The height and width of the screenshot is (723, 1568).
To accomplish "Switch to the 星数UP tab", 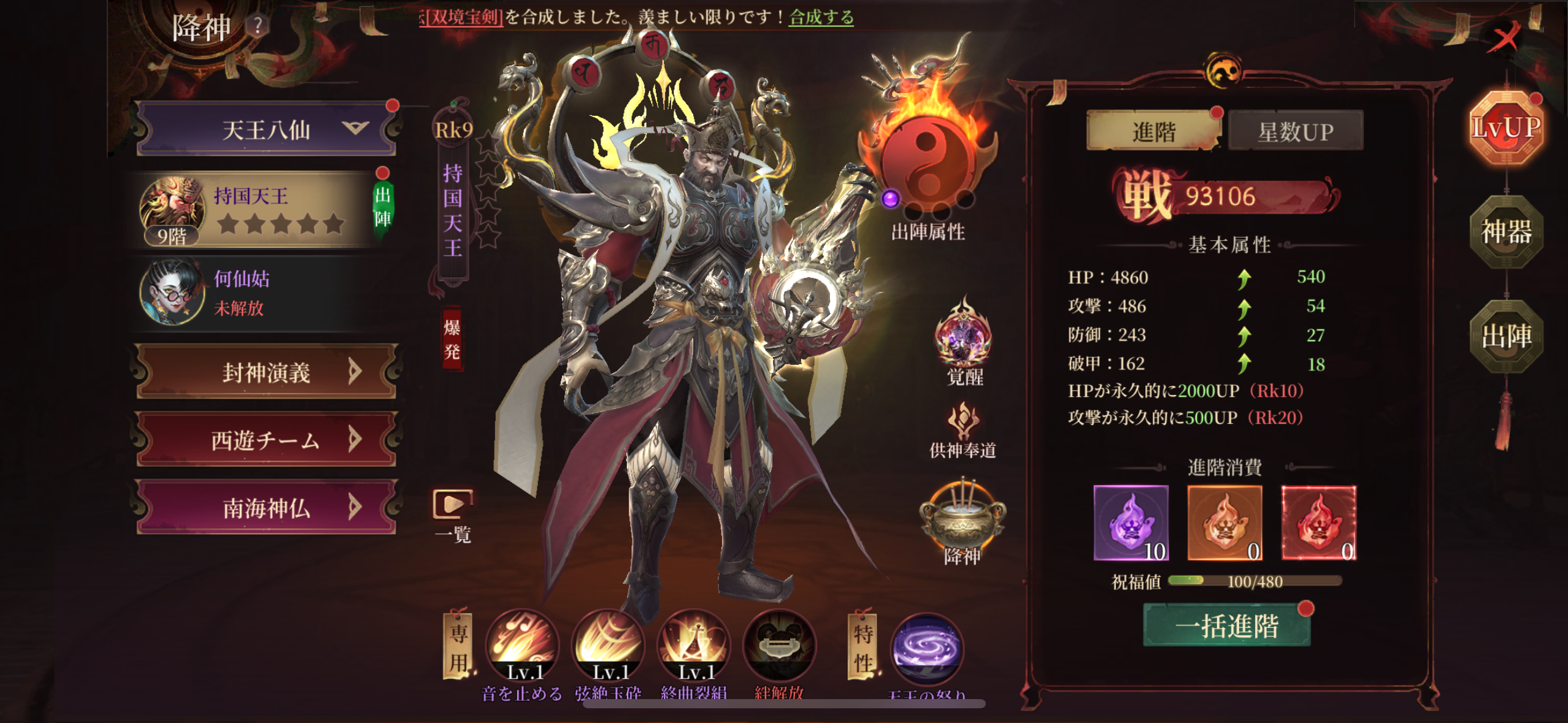I will 1295,131.
